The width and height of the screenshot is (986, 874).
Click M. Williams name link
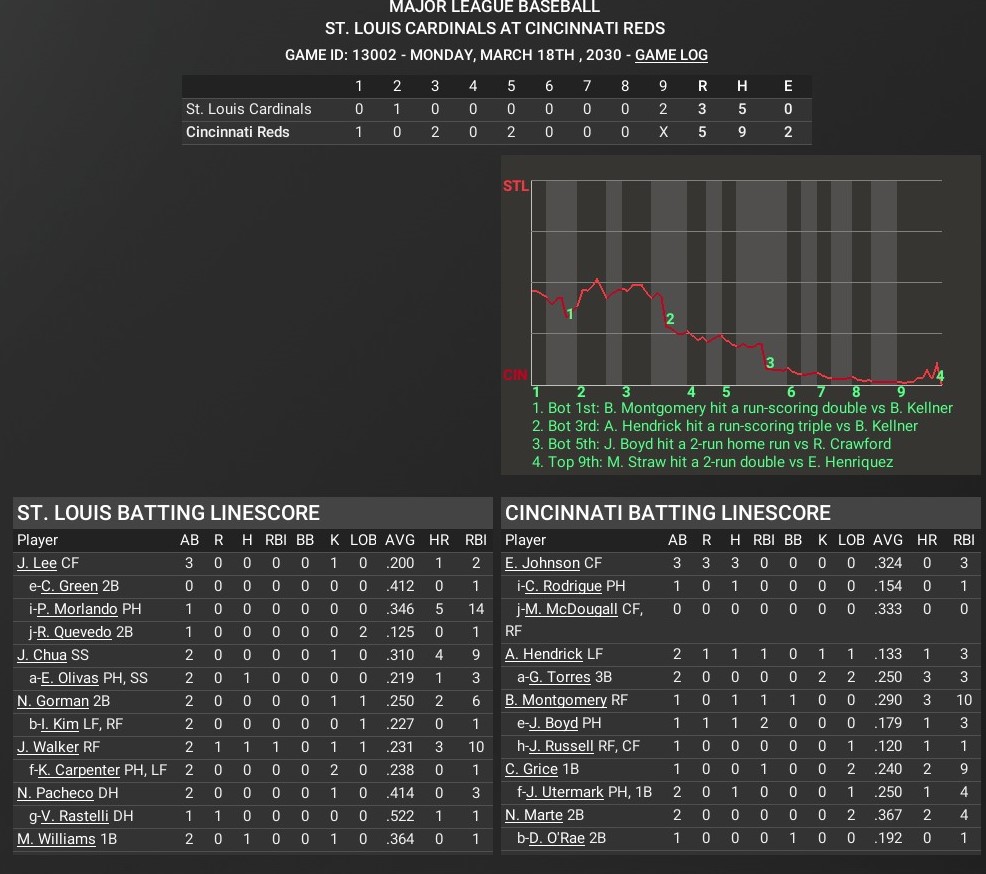pyautogui.click(x=56, y=839)
